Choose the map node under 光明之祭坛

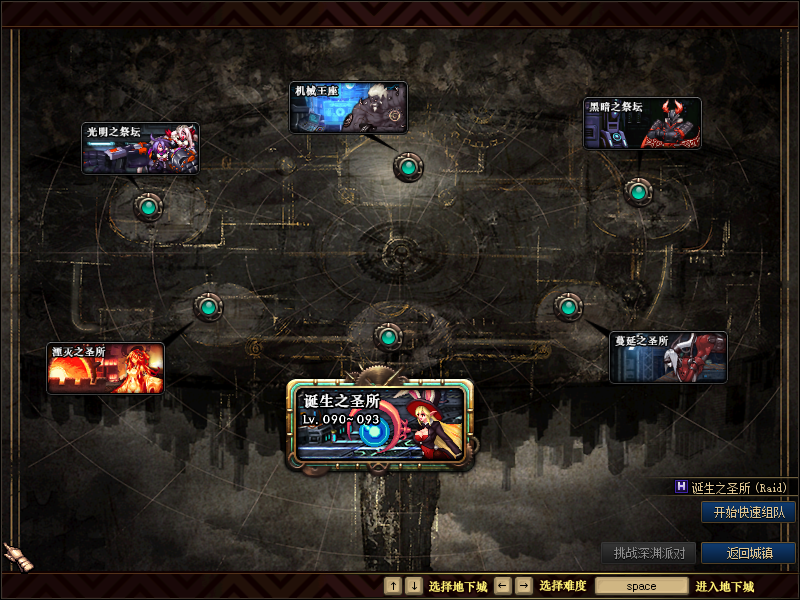click(149, 207)
